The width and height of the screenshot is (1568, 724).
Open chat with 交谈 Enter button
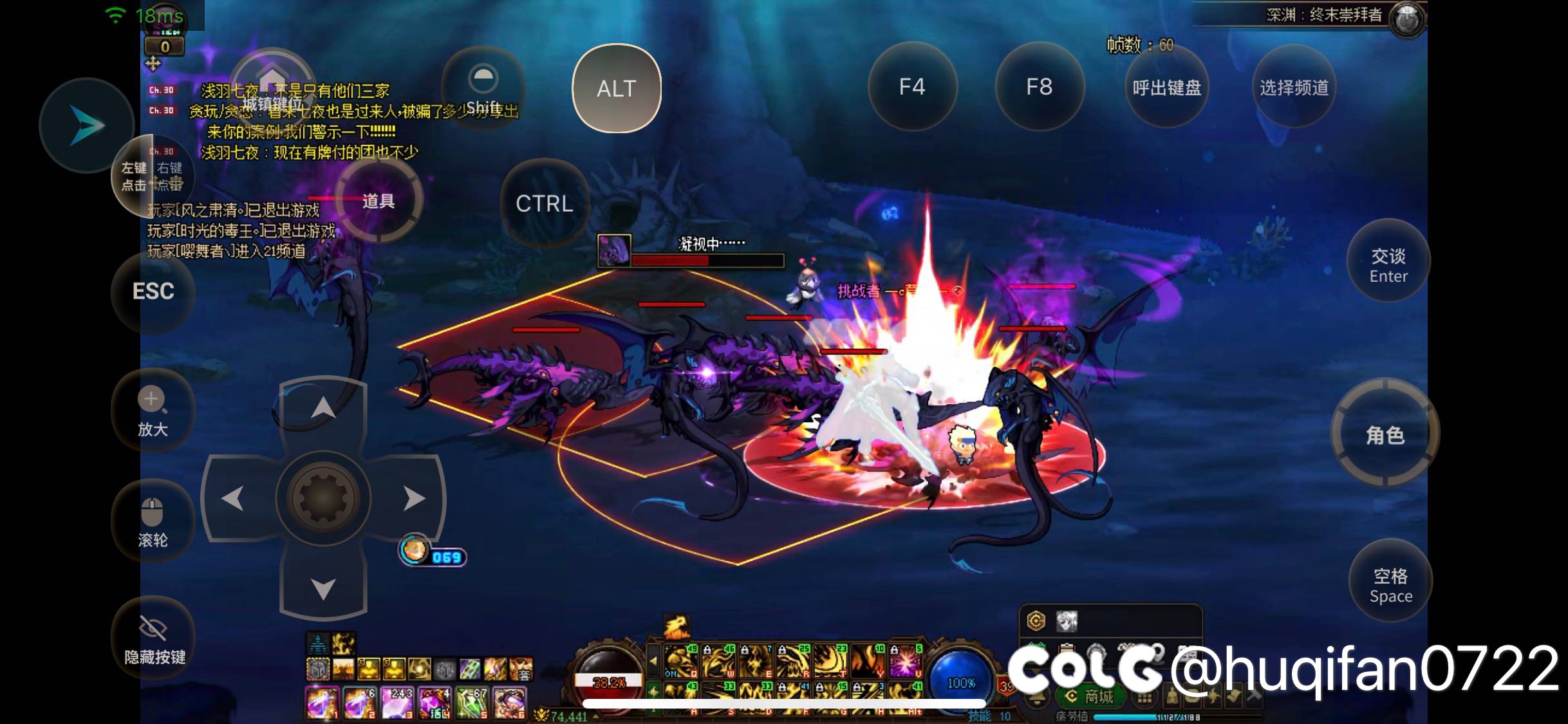tap(1388, 265)
